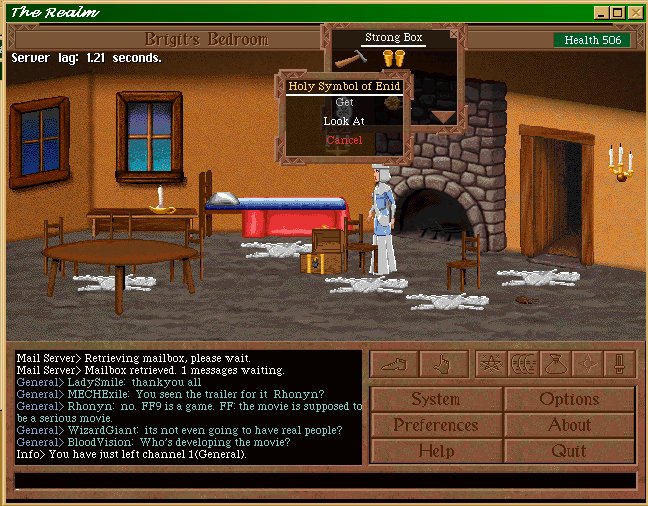Show the About screen

(569, 425)
